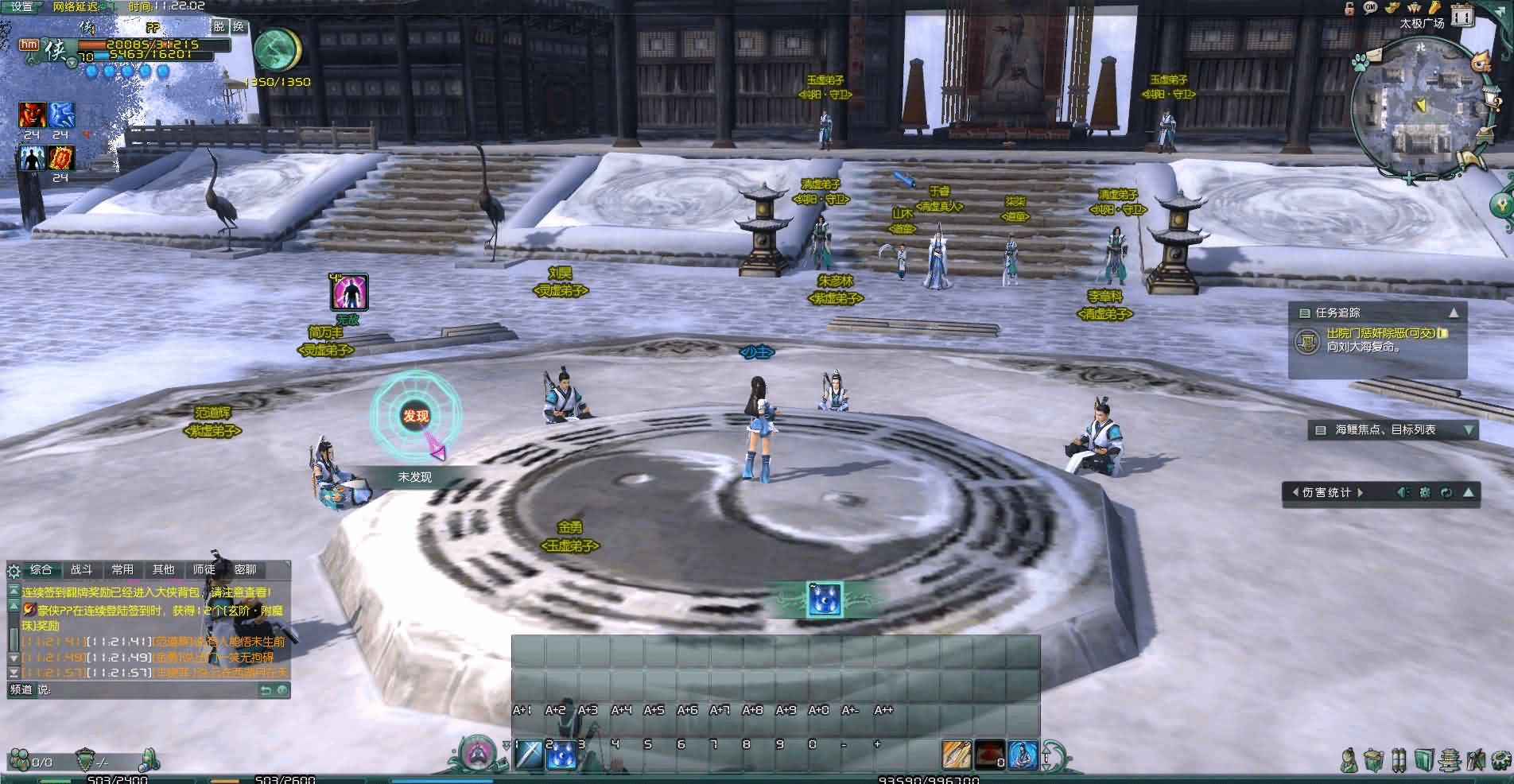Switch chat to the 战斗 tab
Screen dimensions: 1514x784
coord(81,569)
